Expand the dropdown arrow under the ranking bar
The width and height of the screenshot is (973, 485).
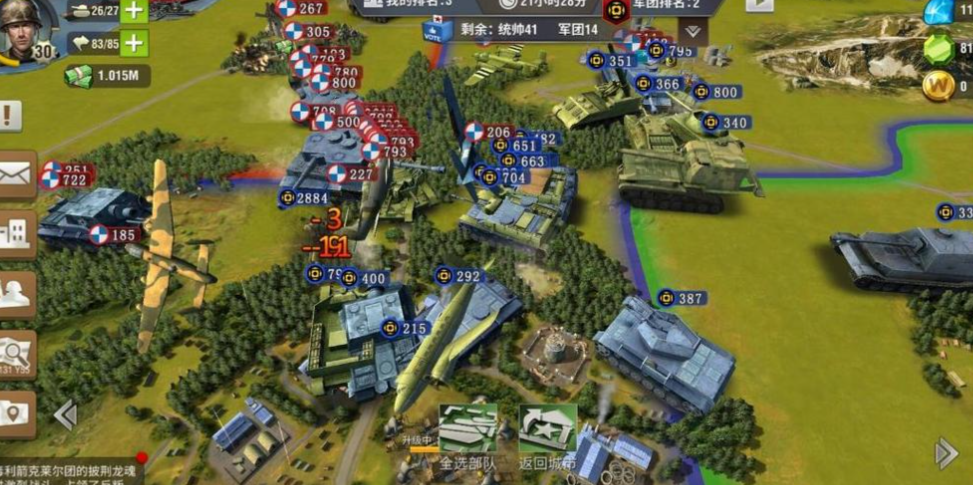tap(690, 31)
